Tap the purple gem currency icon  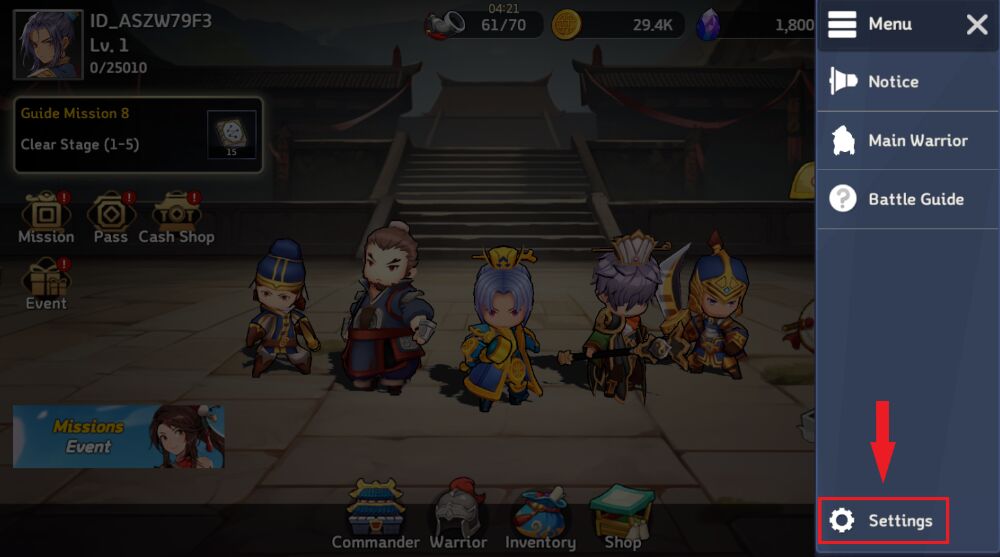click(x=708, y=25)
